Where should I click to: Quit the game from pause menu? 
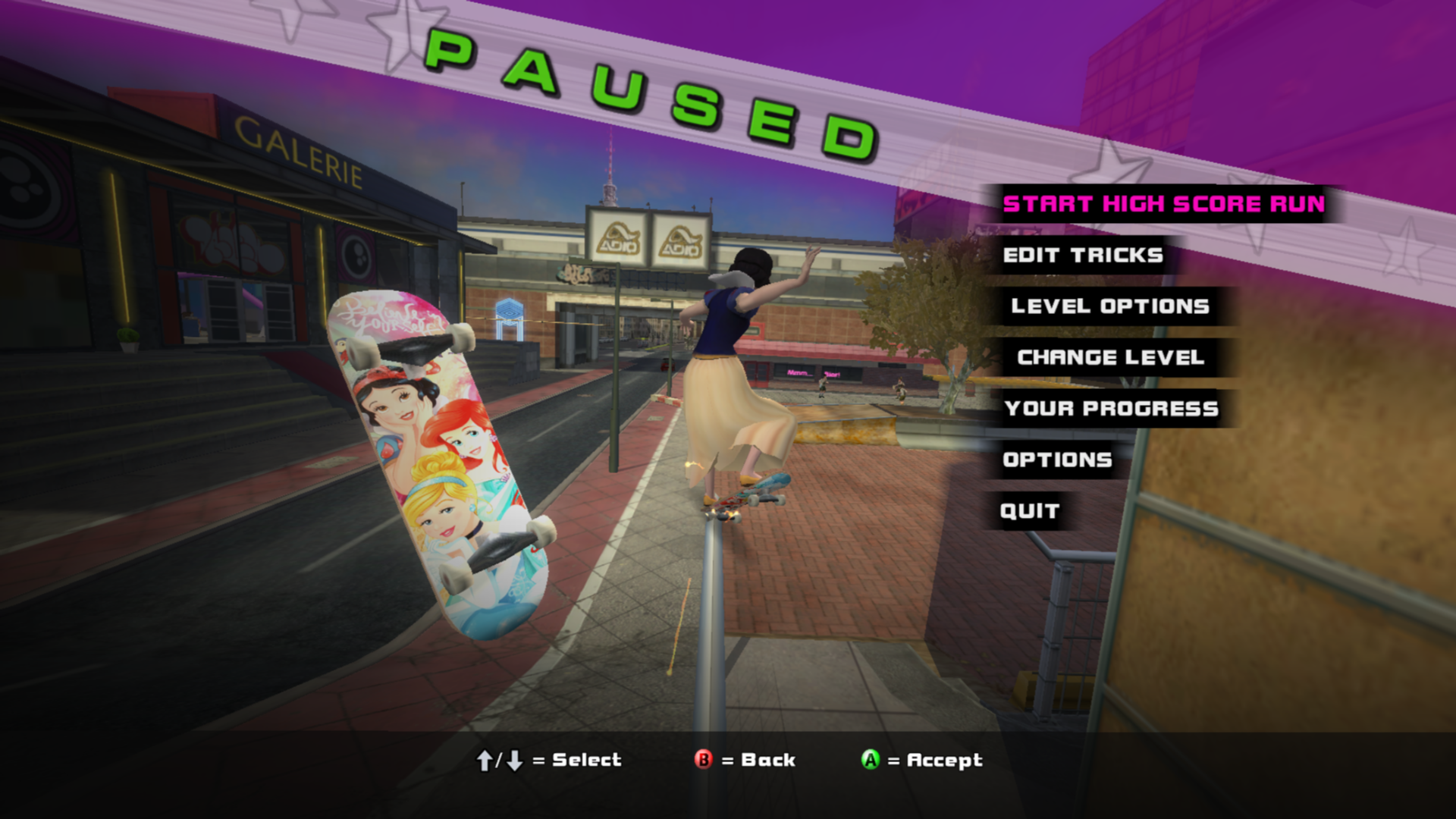(x=1029, y=511)
